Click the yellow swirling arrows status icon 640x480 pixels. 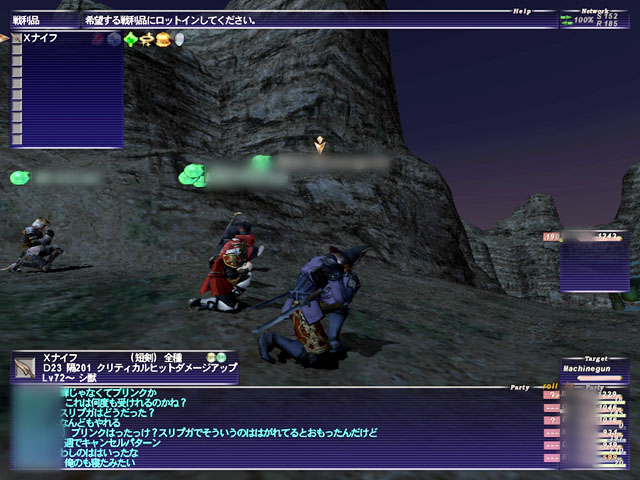[x=147, y=39]
